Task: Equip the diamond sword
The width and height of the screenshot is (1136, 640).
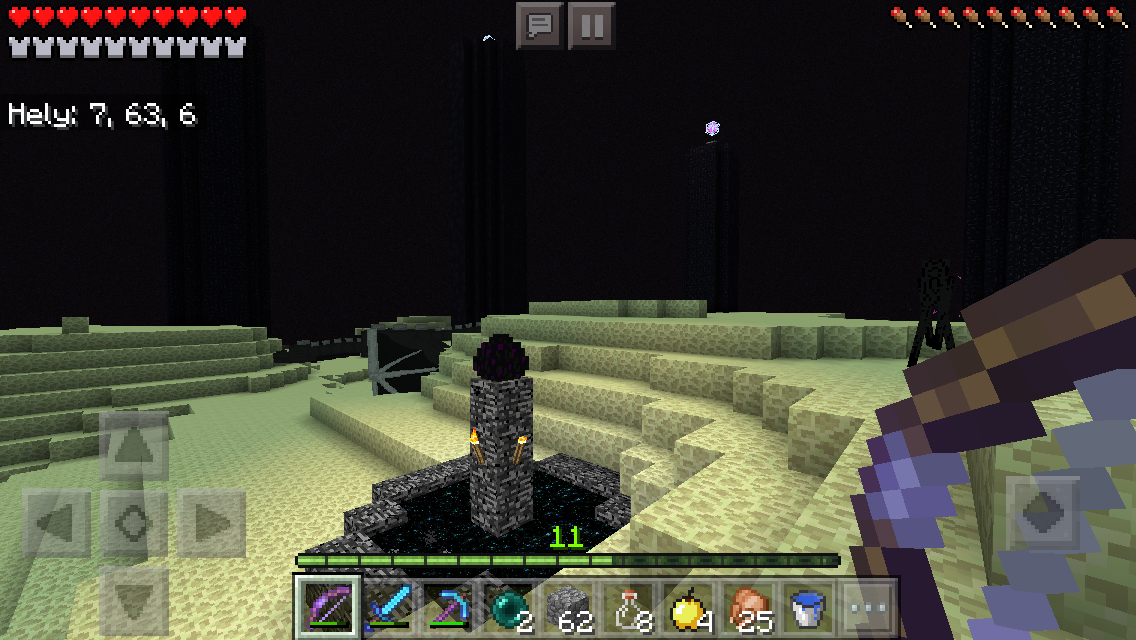Action: tap(386, 607)
